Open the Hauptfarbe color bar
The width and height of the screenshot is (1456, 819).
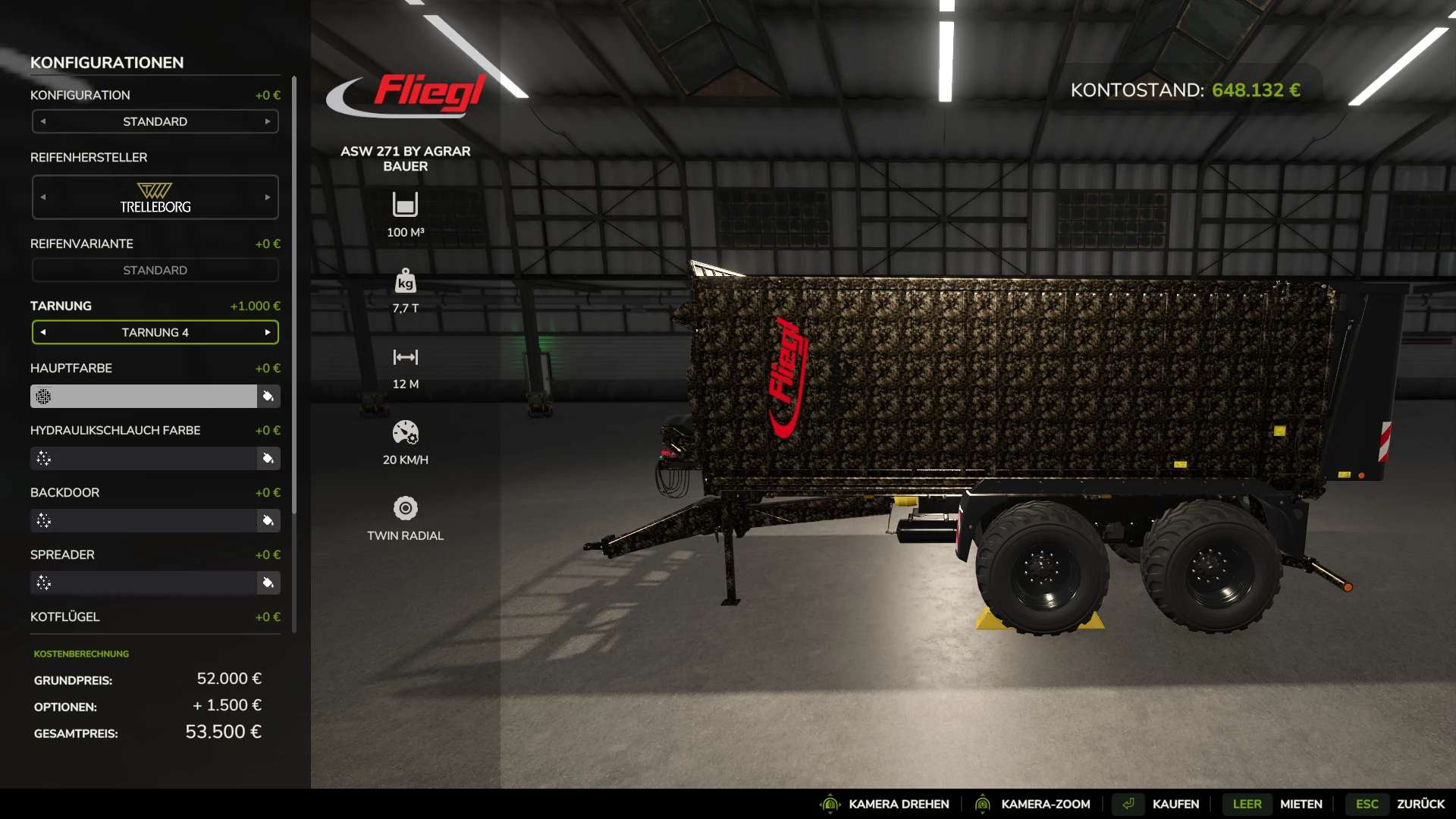tap(144, 396)
